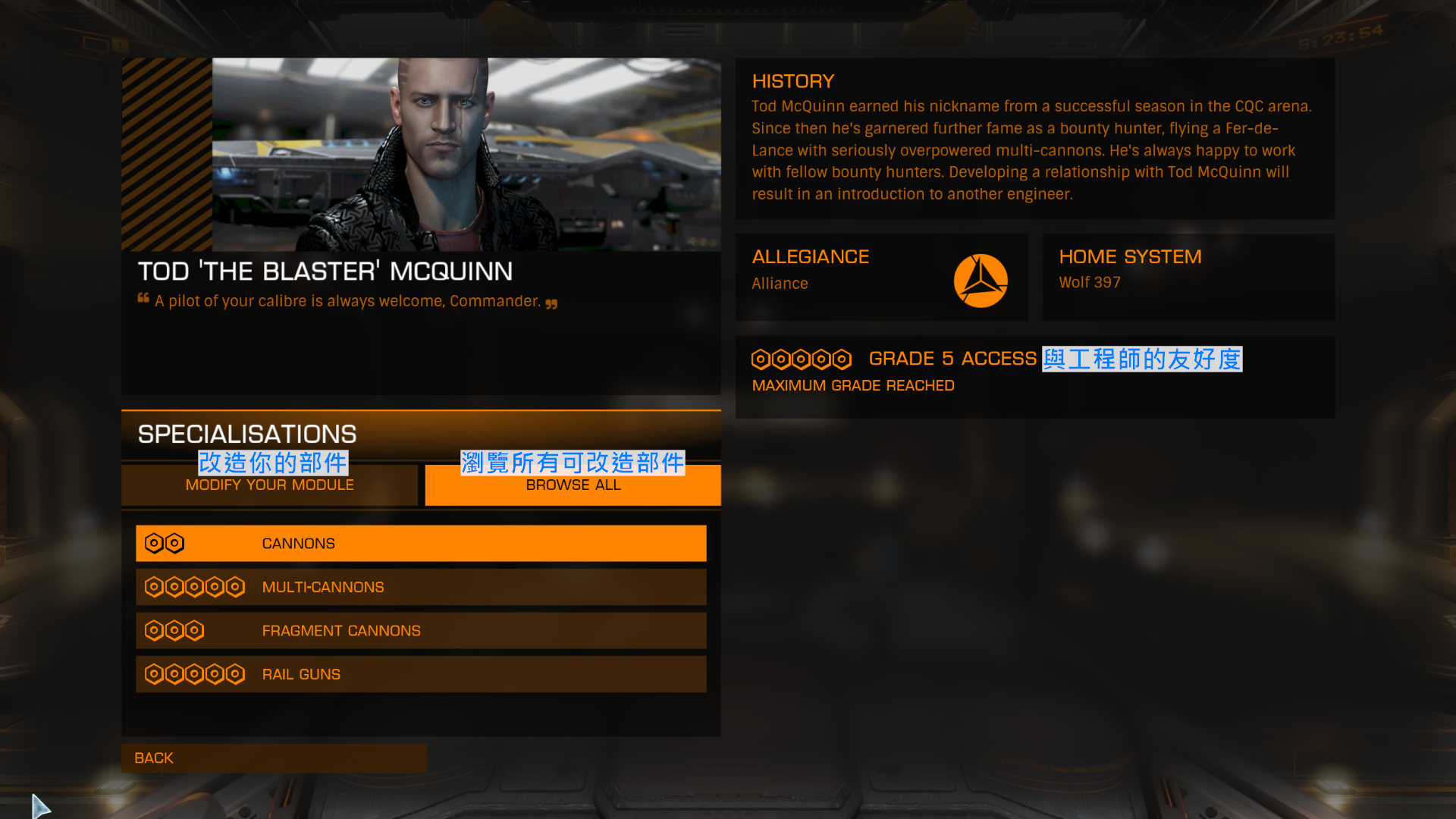Select Fragment Cannons from the list
Screen dimensions: 1456x819
[421, 631]
